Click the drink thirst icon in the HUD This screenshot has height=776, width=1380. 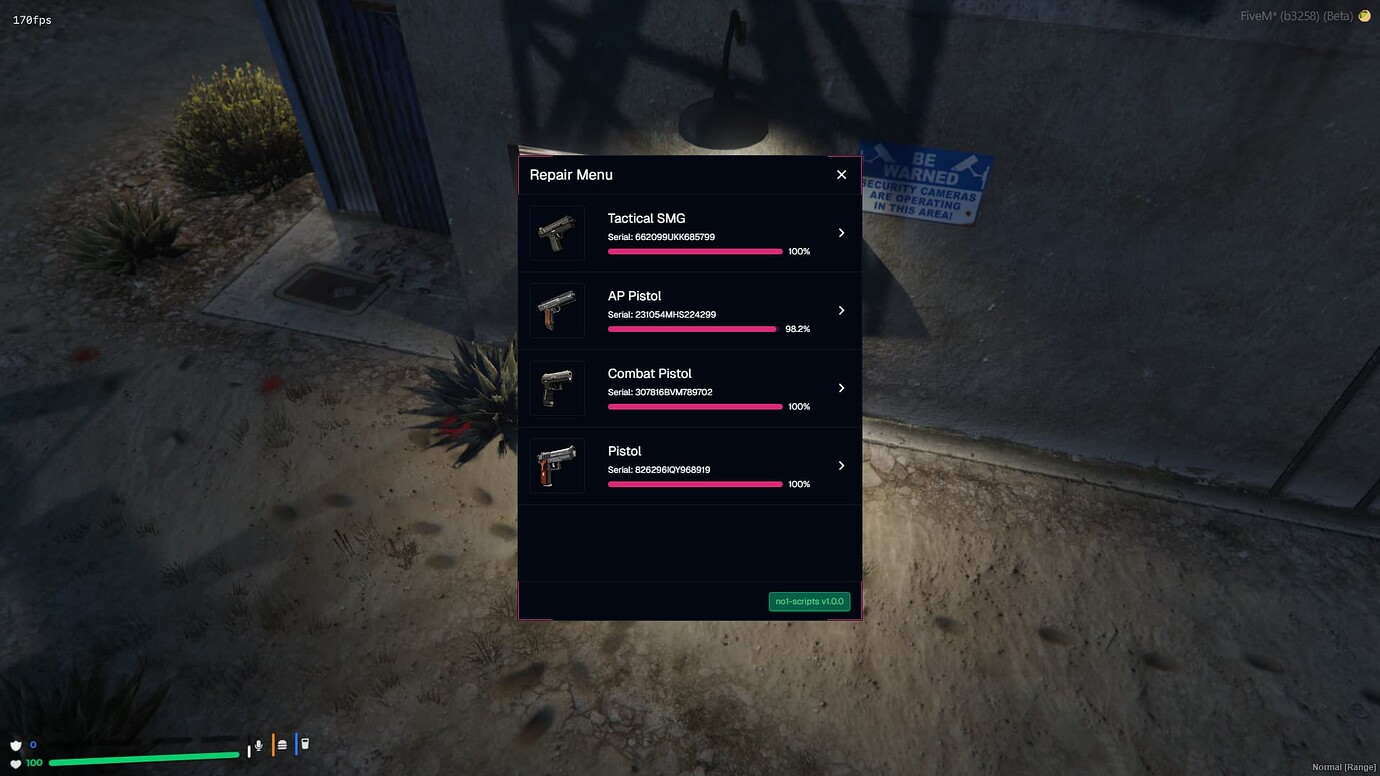pos(303,744)
